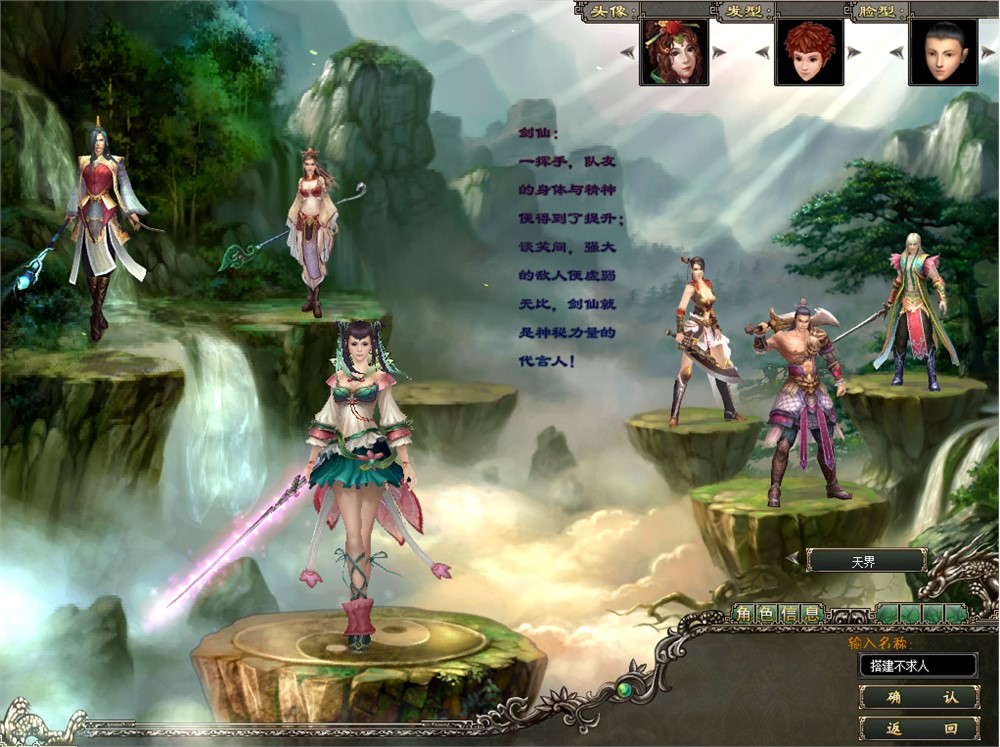The height and width of the screenshot is (747, 1000).
Task: Go back with the 返回 button
Action: [x=918, y=728]
